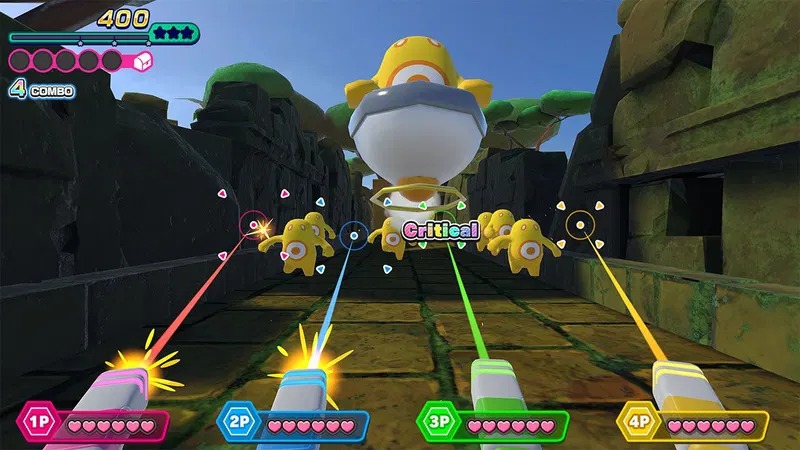Select the pink 1P player badge

click(x=38, y=422)
